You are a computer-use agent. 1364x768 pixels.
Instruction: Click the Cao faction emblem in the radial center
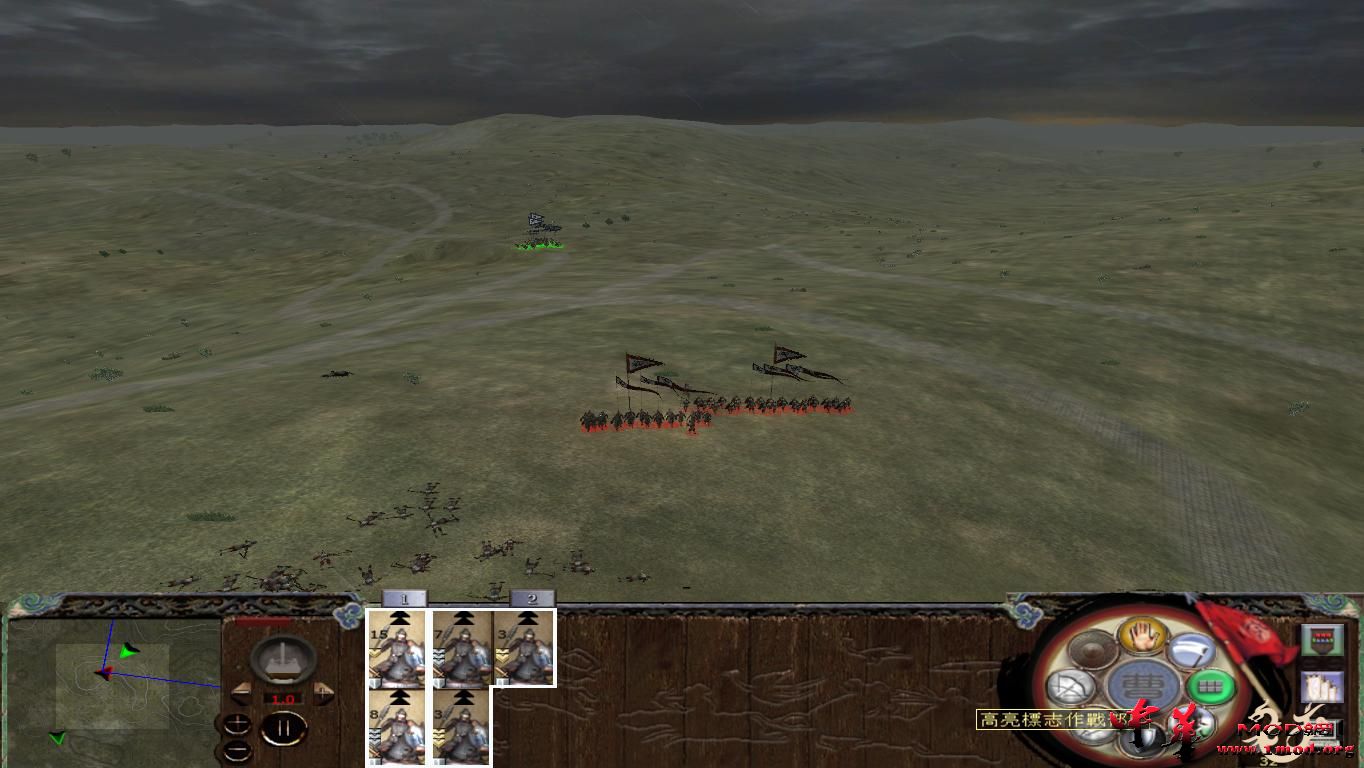1141,683
